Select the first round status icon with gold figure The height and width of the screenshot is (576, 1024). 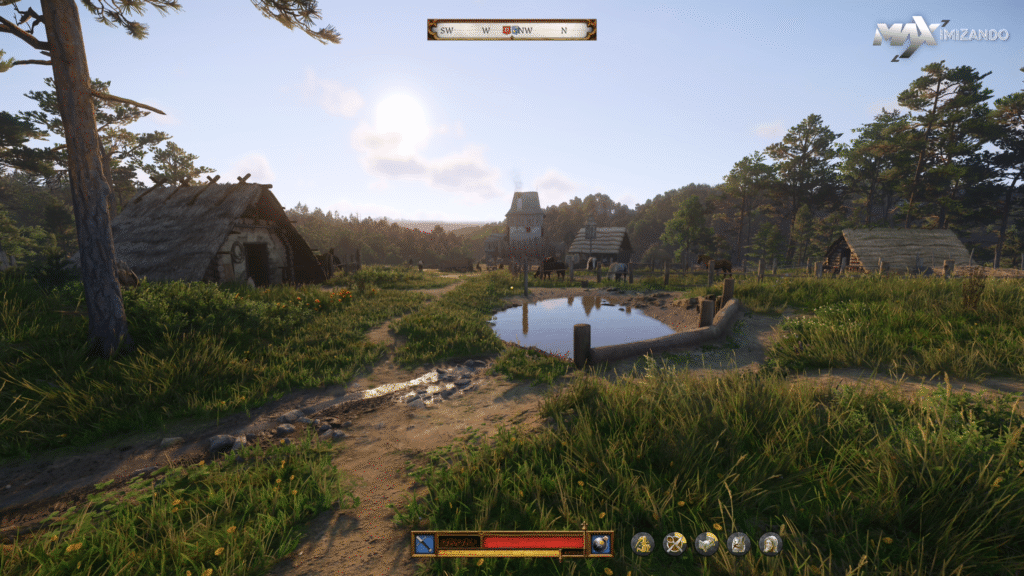642,543
